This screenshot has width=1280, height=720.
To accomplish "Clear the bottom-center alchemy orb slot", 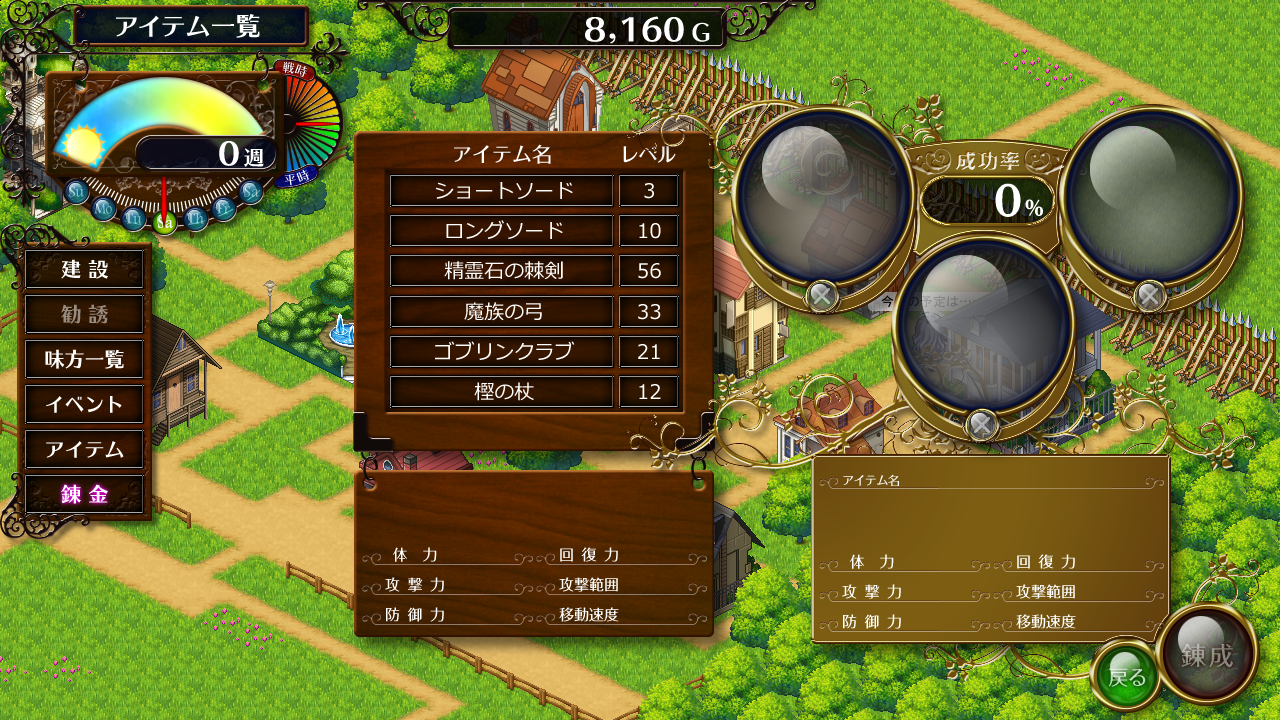I will pos(982,425).
